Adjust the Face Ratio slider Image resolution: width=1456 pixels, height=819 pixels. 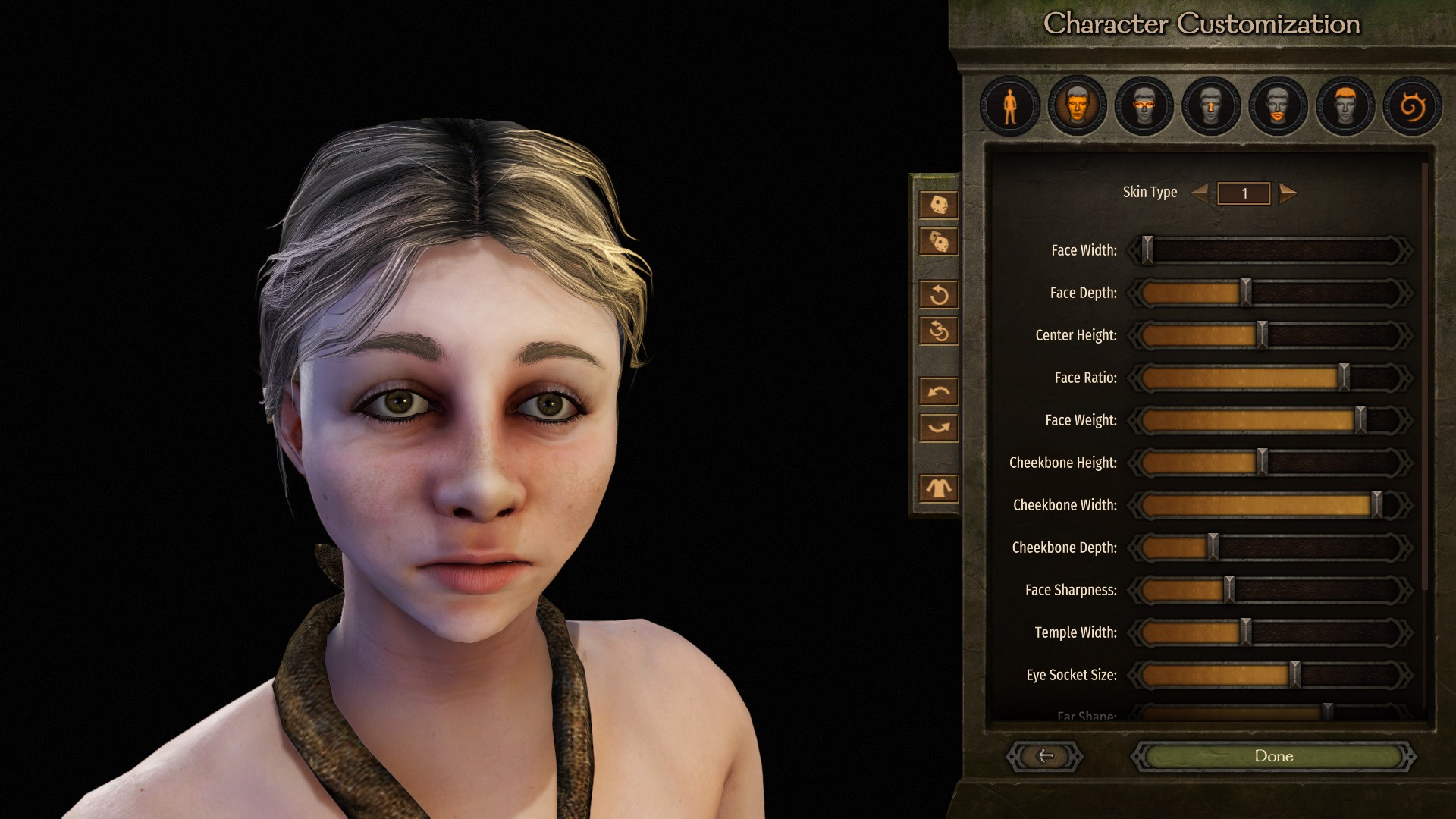[x=1344, y=378]
